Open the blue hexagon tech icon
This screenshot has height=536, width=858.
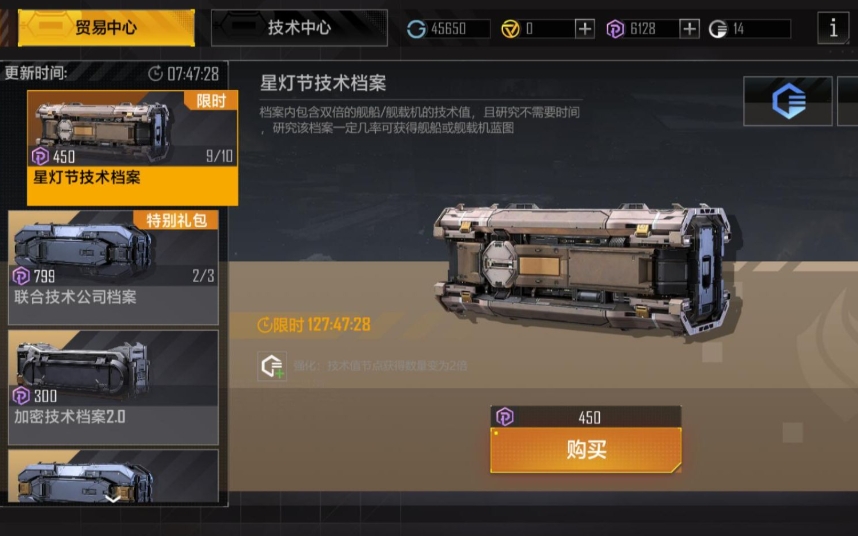coord(788,102)
